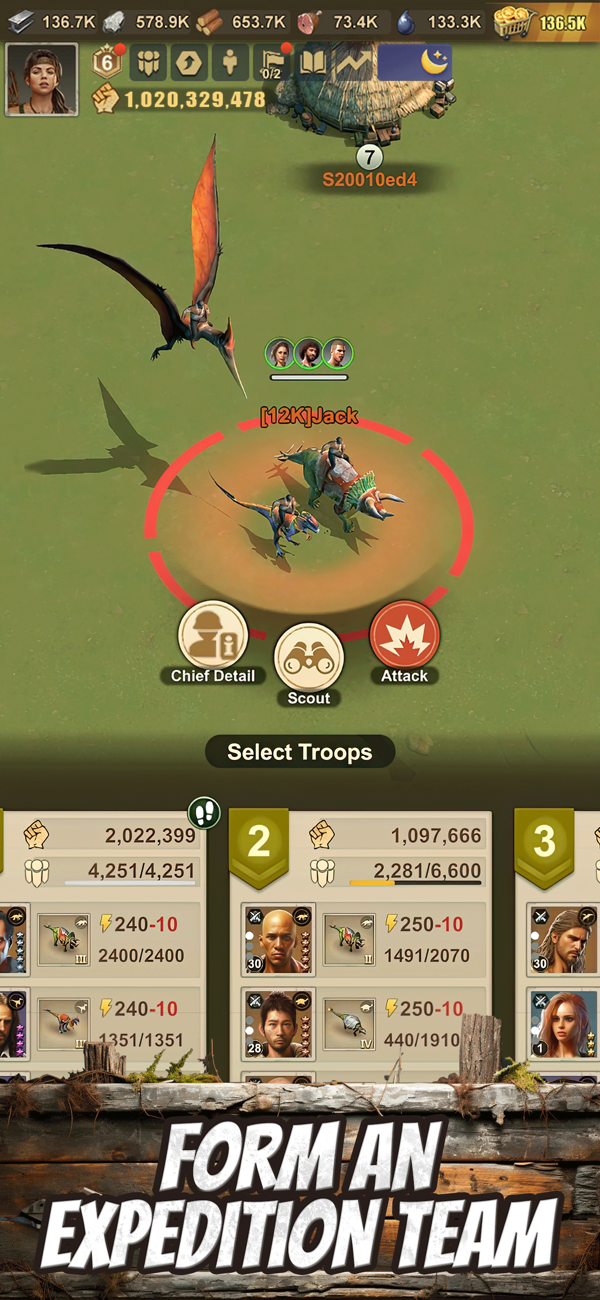Select the bald hero portrait level 30

click(278, 940)
